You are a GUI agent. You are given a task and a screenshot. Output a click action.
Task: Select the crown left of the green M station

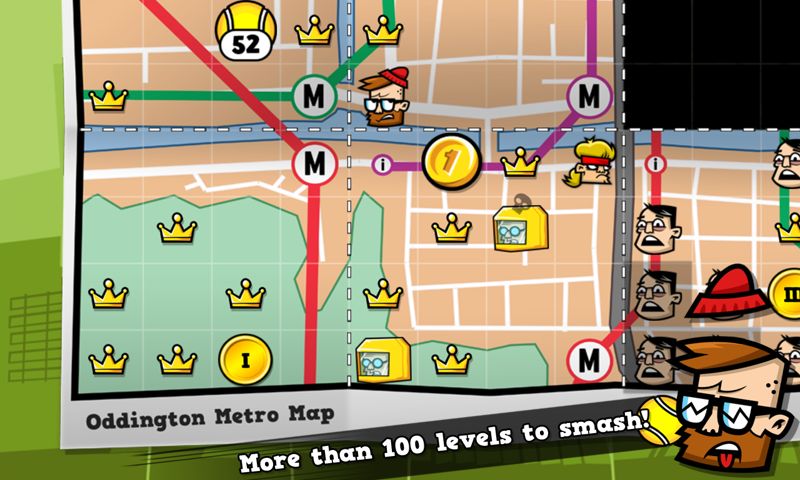coord(108,97)
